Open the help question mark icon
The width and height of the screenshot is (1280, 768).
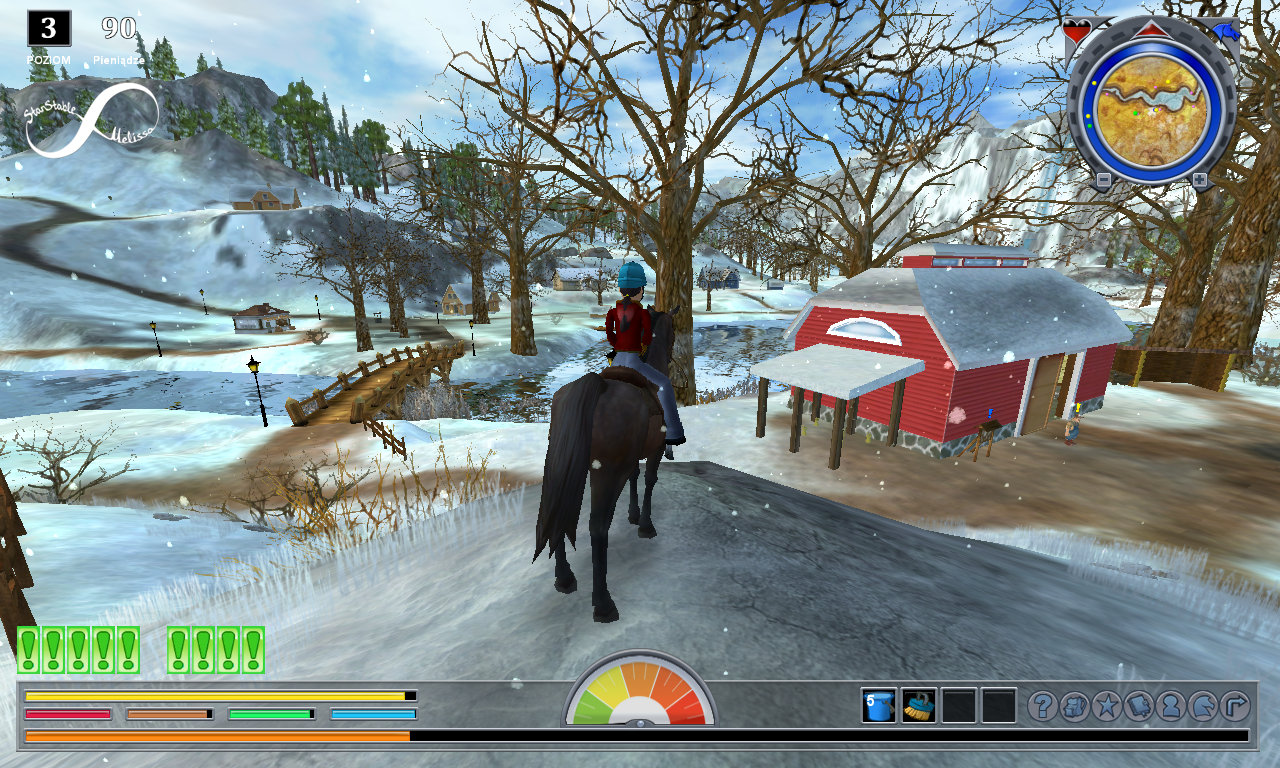click(x=1043, y=704)
